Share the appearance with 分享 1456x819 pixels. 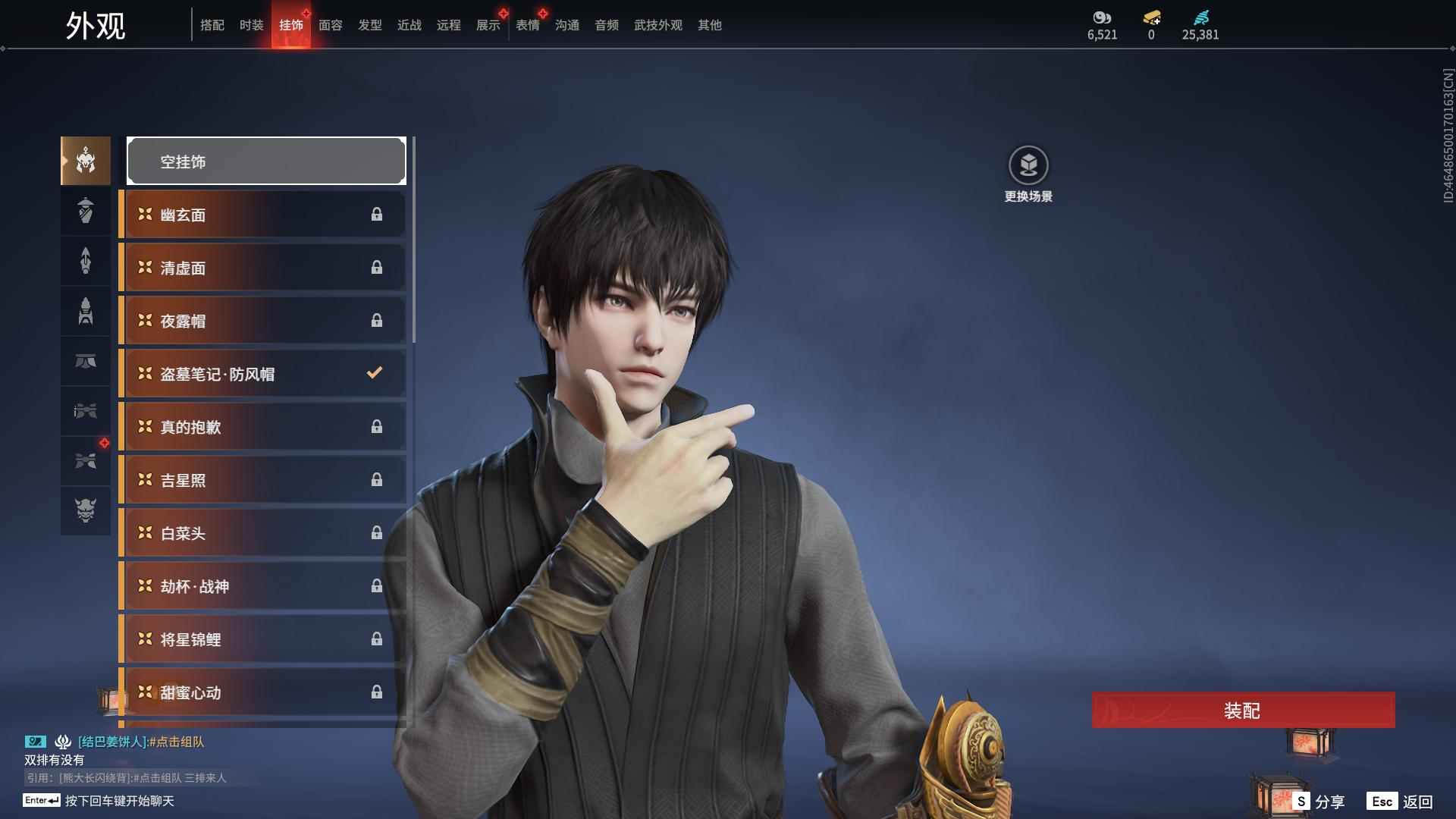click(1319, 802)
